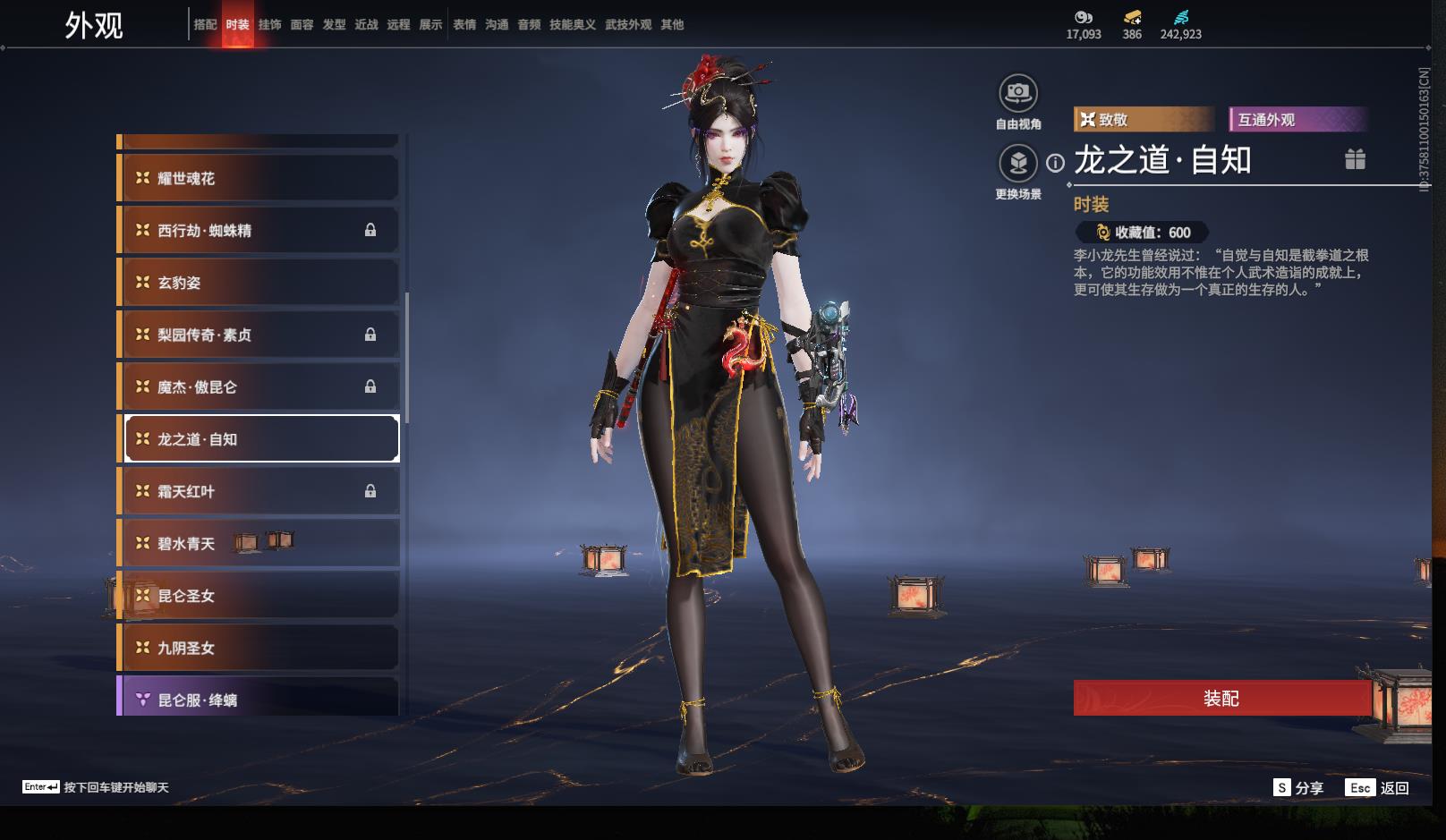The height and width of the screenshot is (840, 1446).
Task: Choose the 魔杰·傲昆仑 outfit row
Action: (259, 386)
